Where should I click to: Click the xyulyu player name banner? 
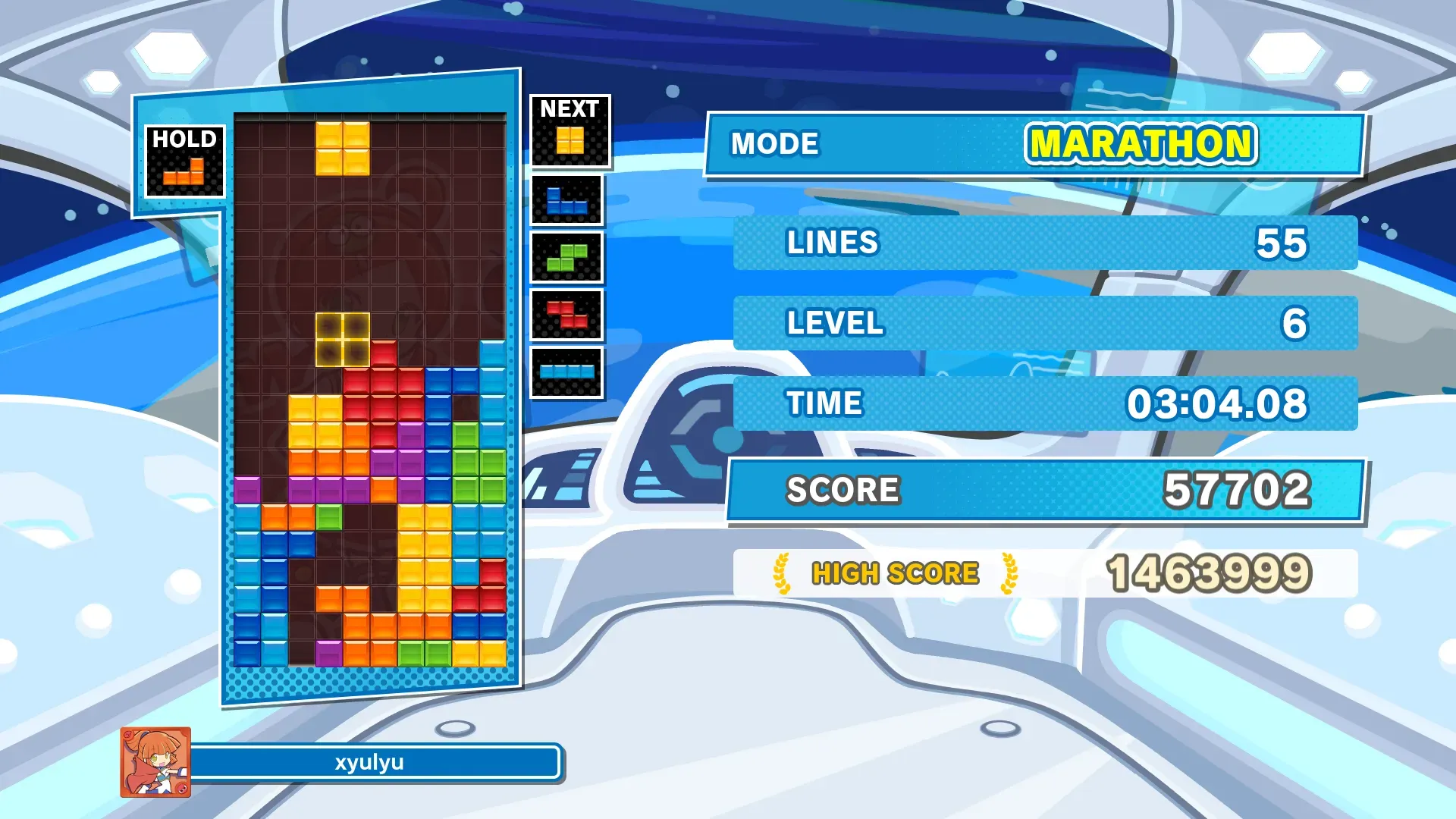coord(372,762)
